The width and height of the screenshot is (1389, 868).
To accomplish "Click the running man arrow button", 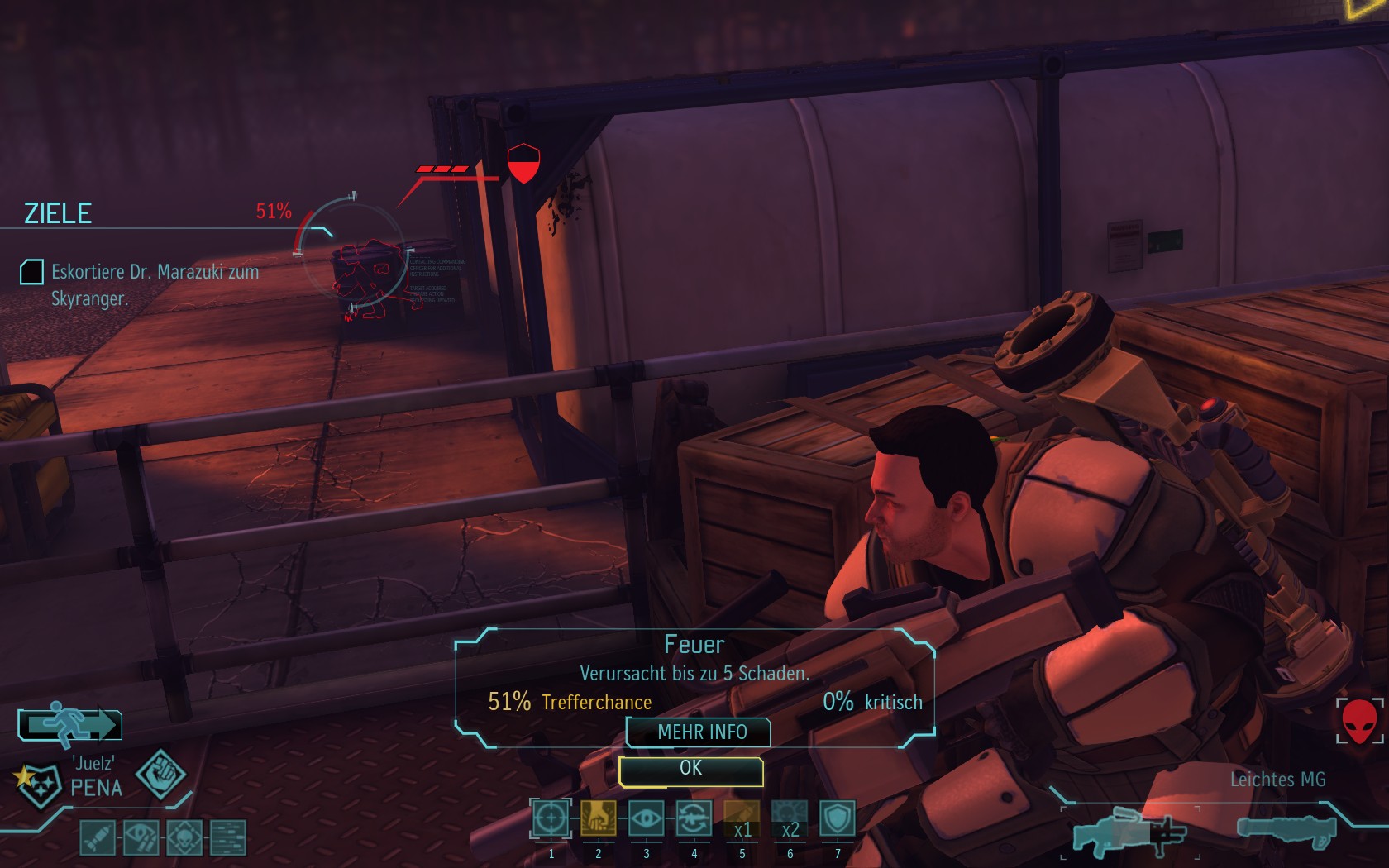I will click(x=70, y=724).
